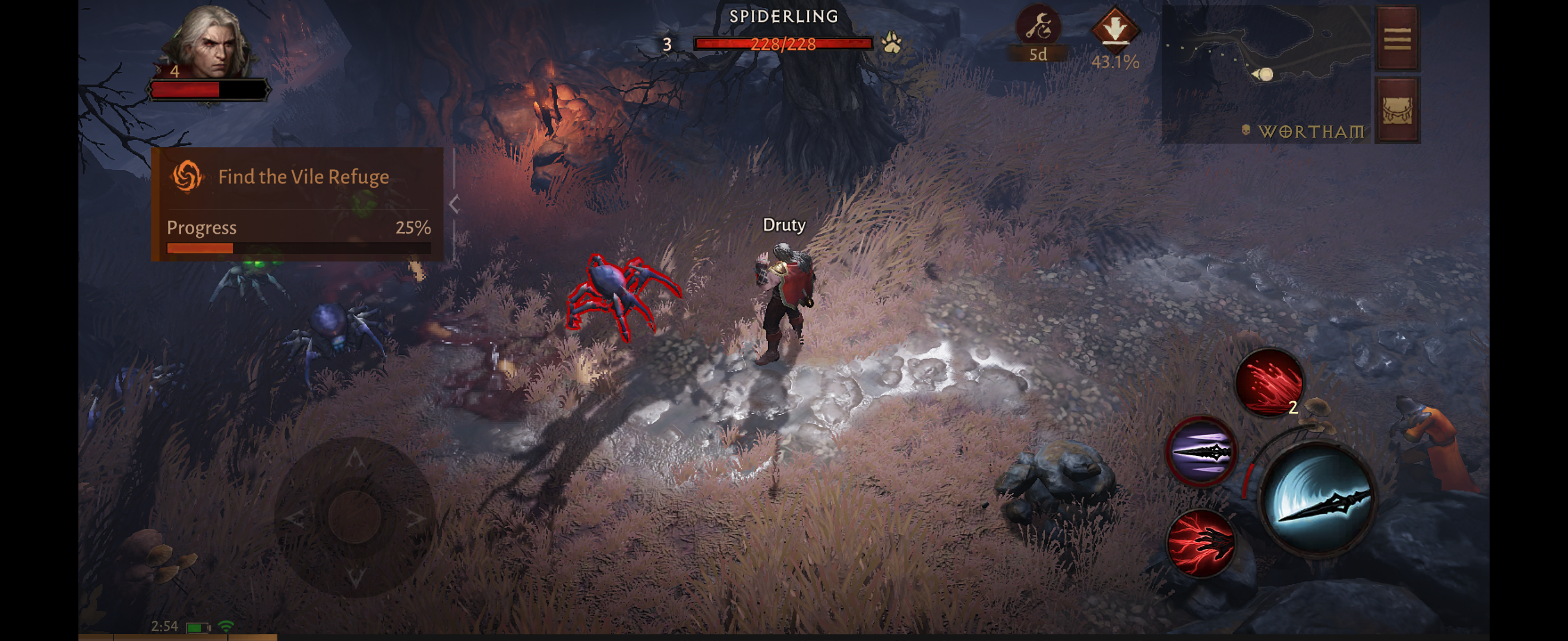
Task: Tap the virtual movement joystick center
Action: (x=355, y=517)
